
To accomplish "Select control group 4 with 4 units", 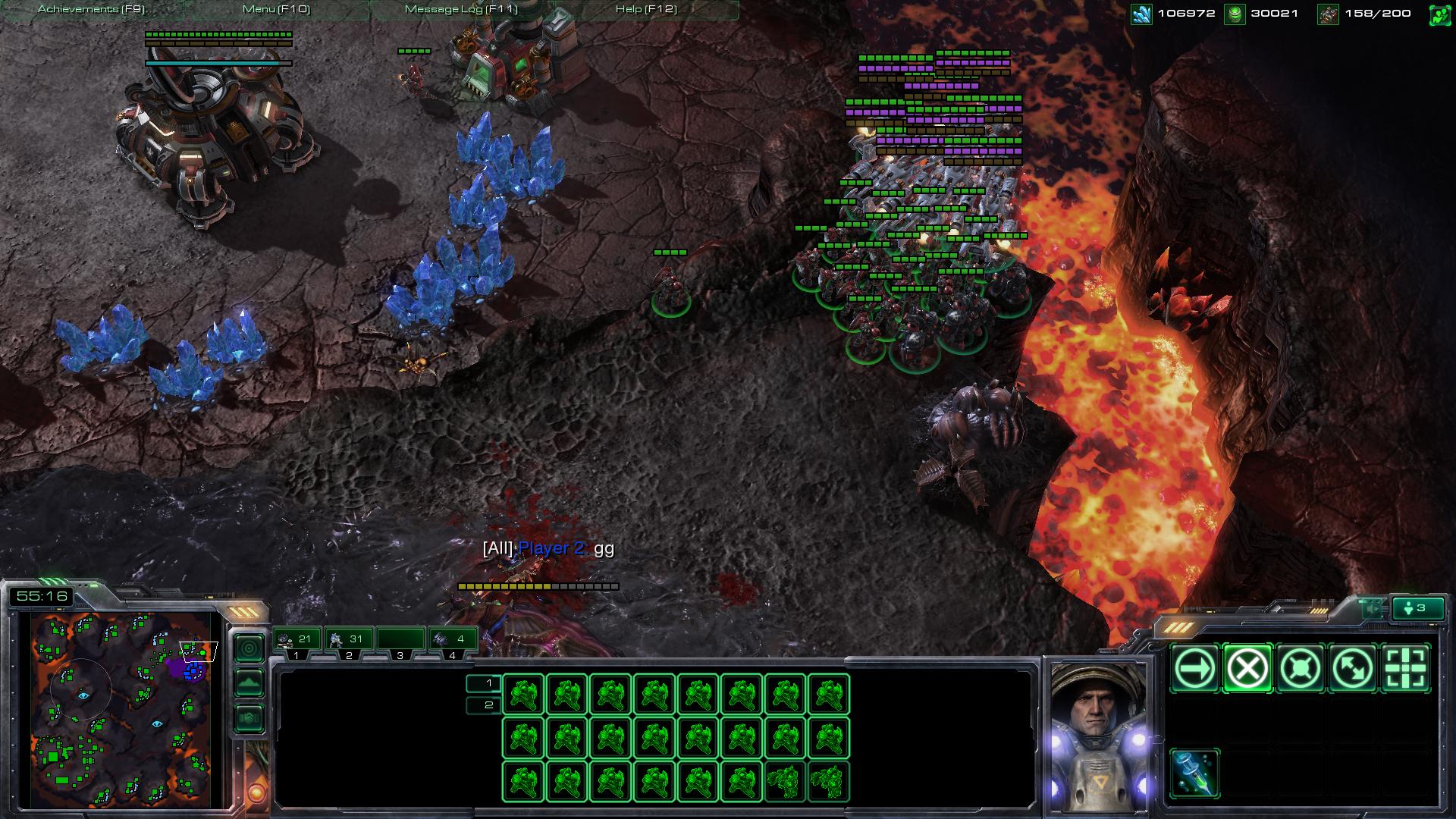I will click(x=453, y=640).
